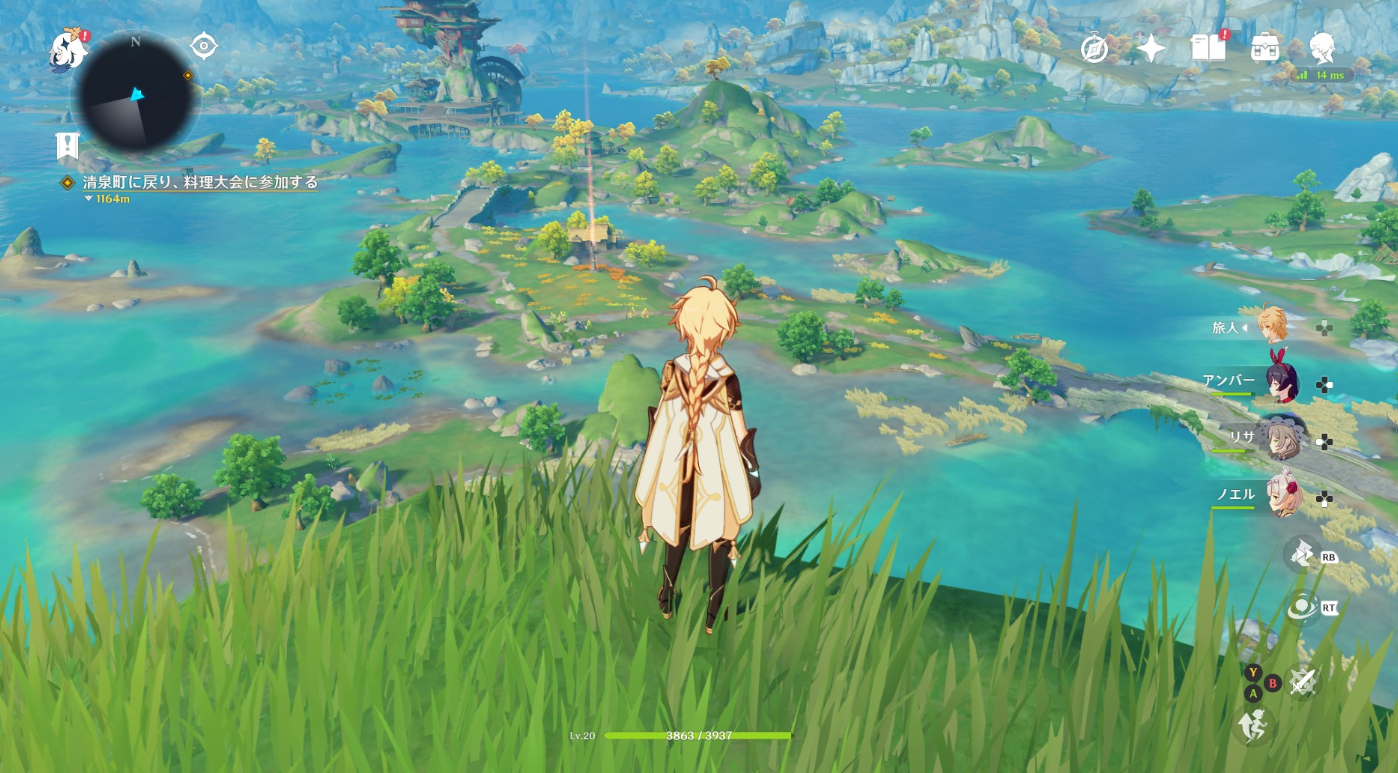Use the sword normal attack icon
Image resolution: width=1398 pixels, height=773 pixels.
(1302, 682)
